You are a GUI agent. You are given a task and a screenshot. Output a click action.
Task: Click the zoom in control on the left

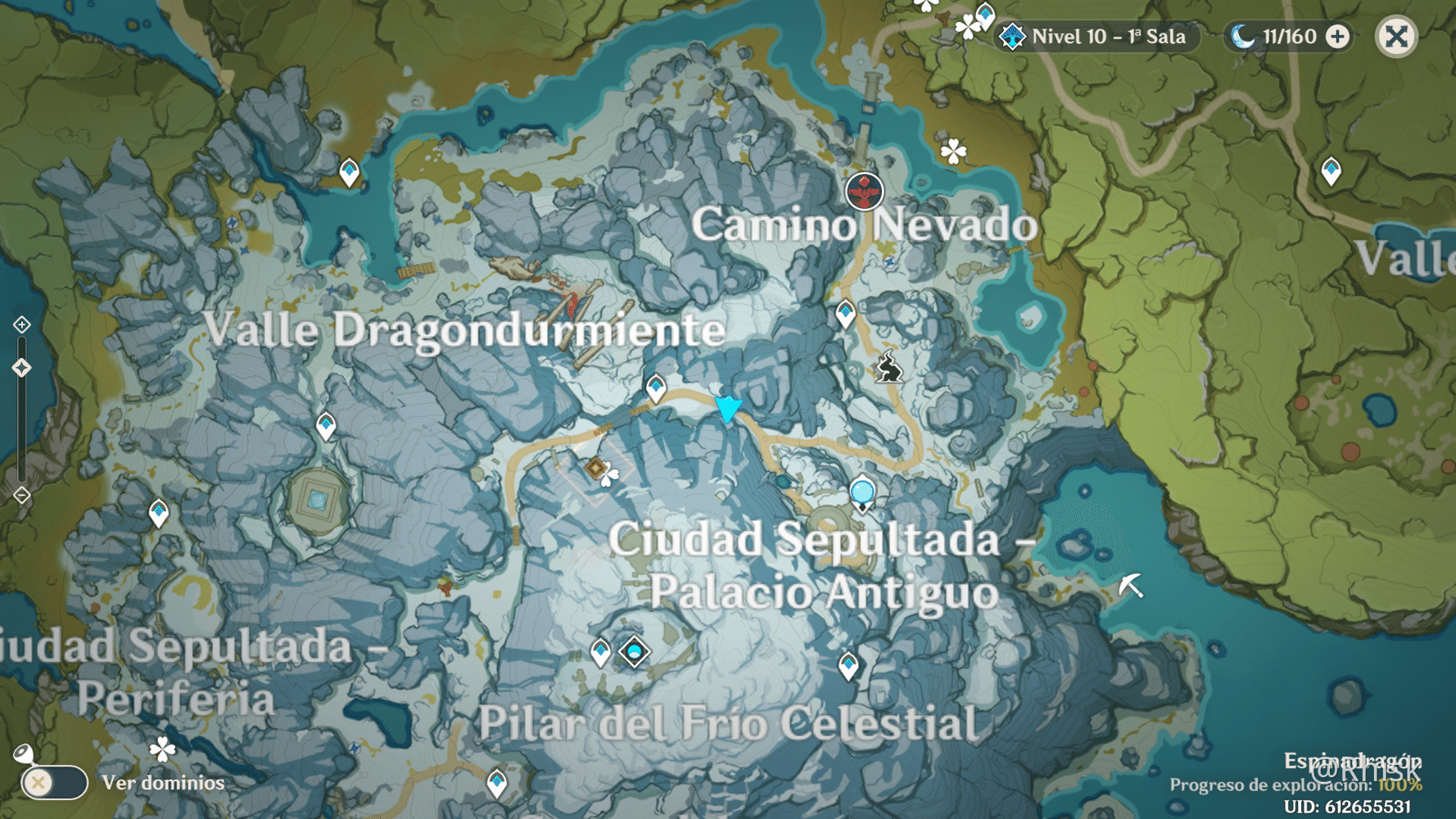coord(20,325)
